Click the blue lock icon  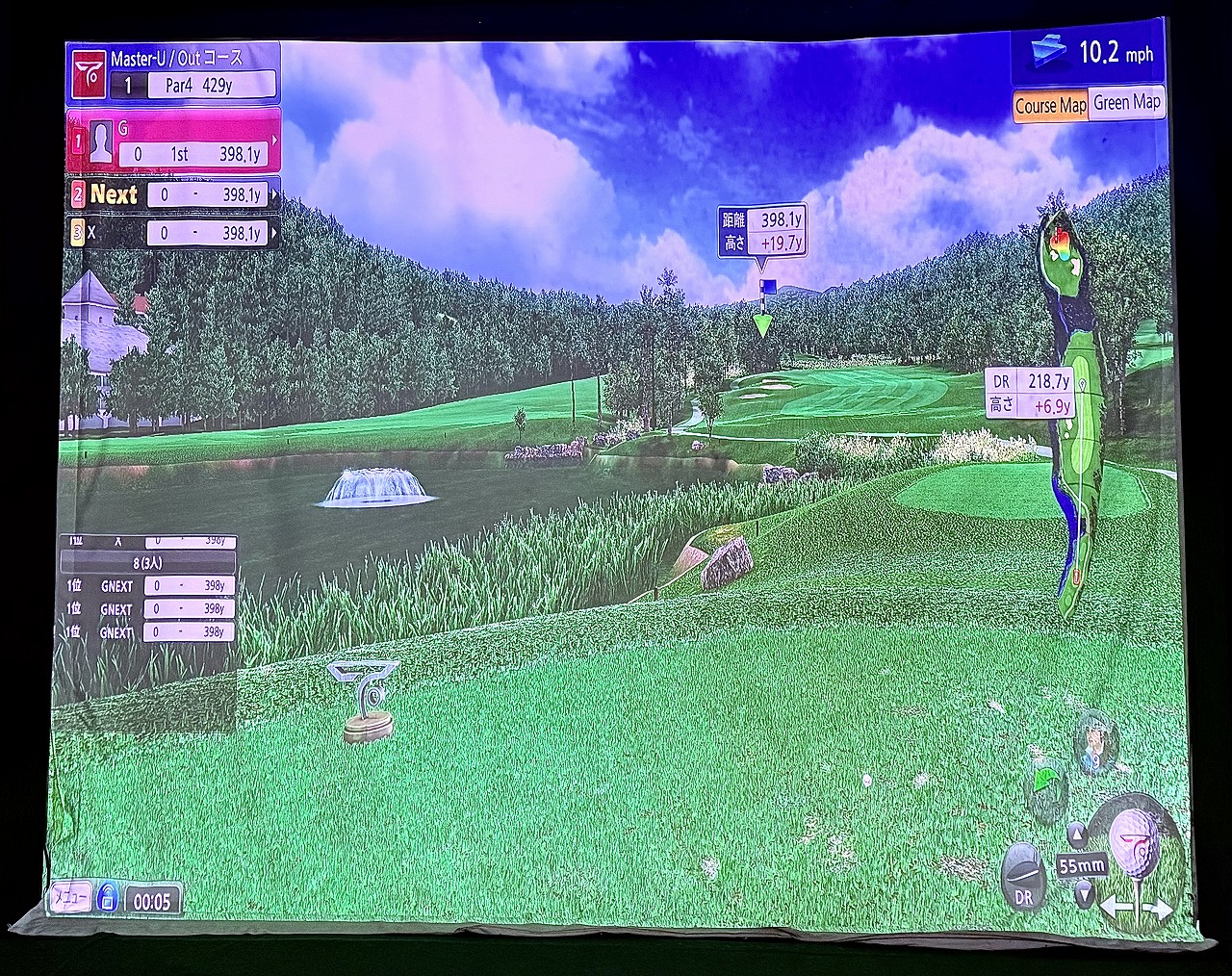point(107,898)
